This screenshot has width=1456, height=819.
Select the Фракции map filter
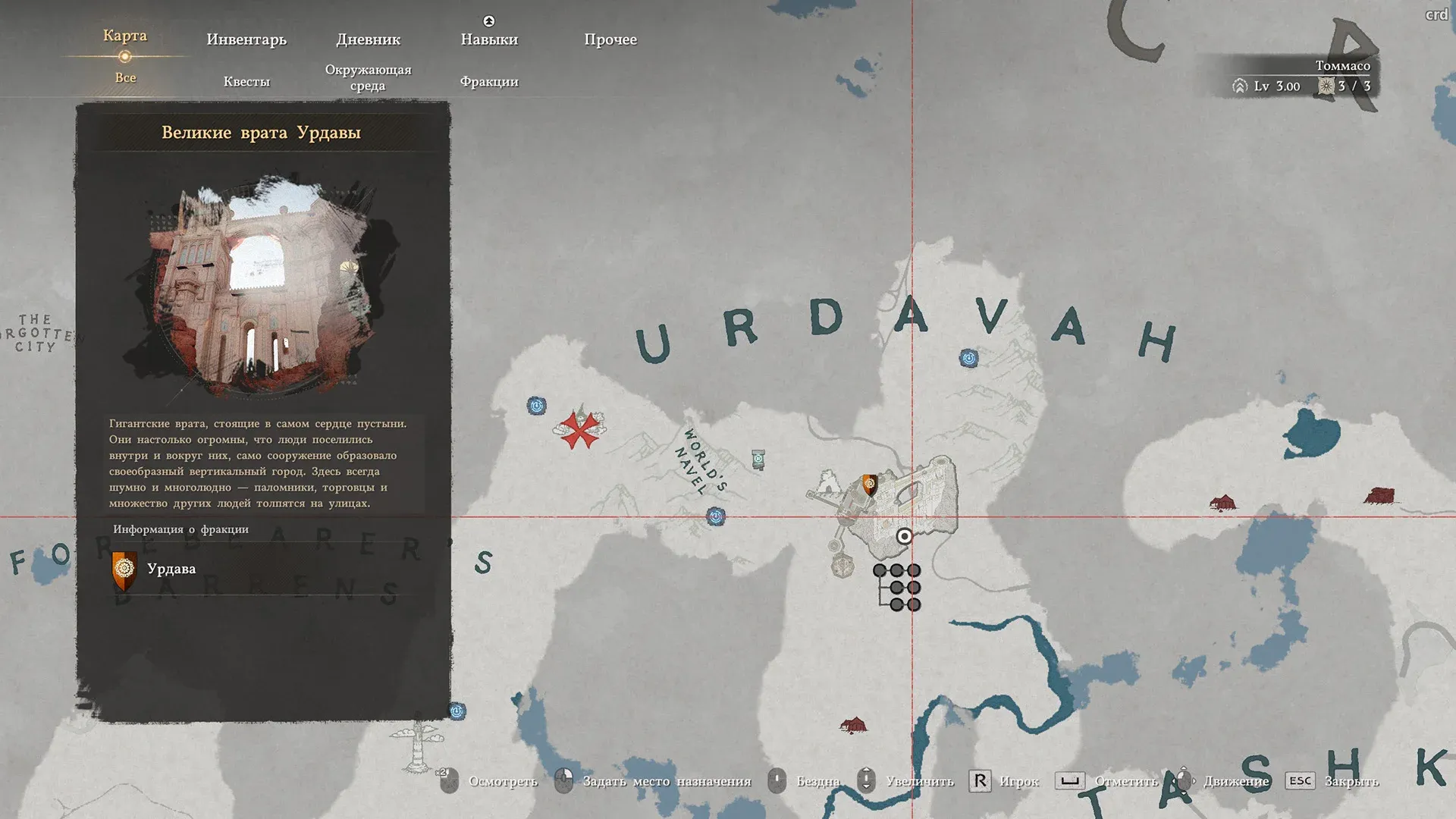(x=489, y=81)
